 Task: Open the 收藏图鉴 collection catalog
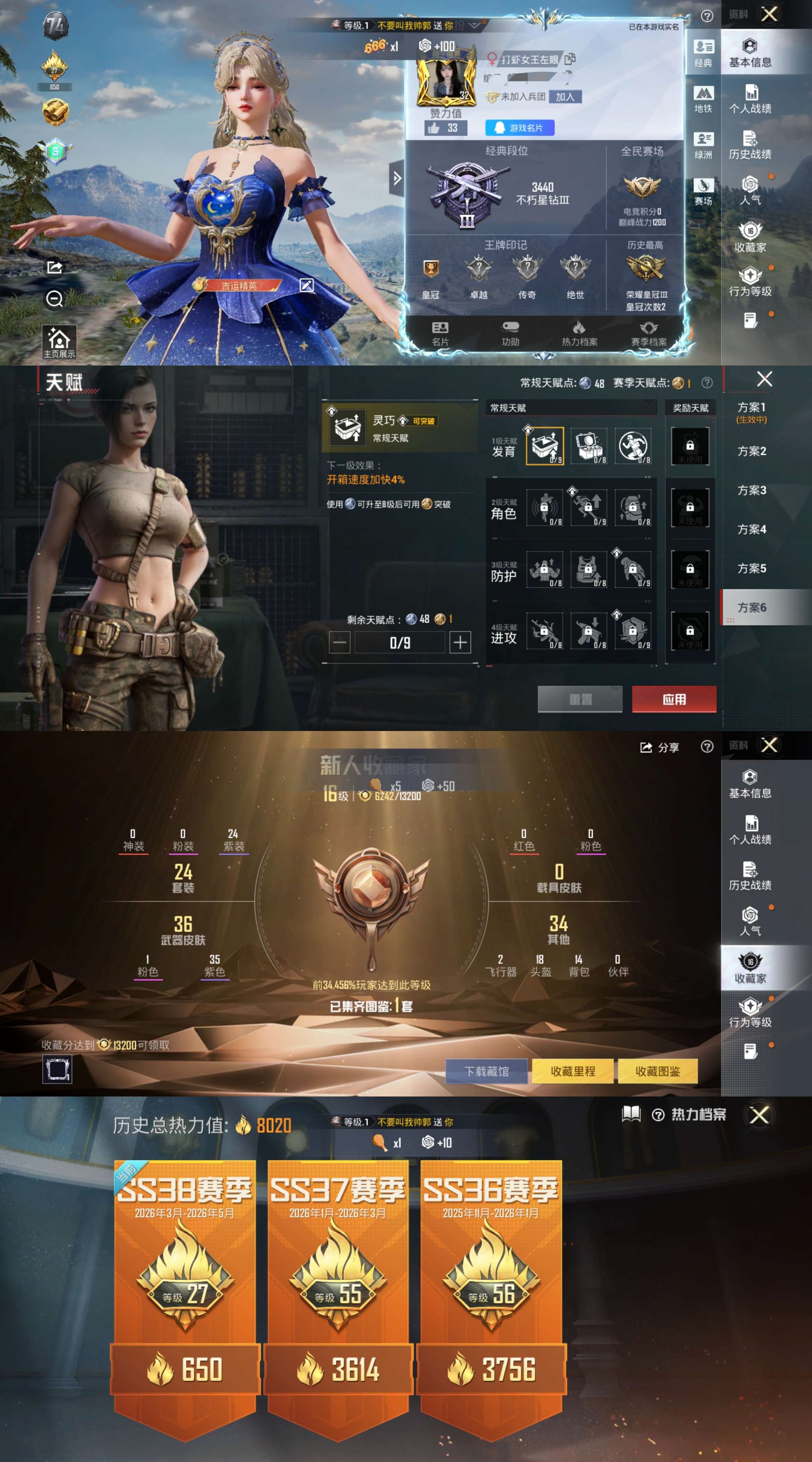[x=657, y=1071]
